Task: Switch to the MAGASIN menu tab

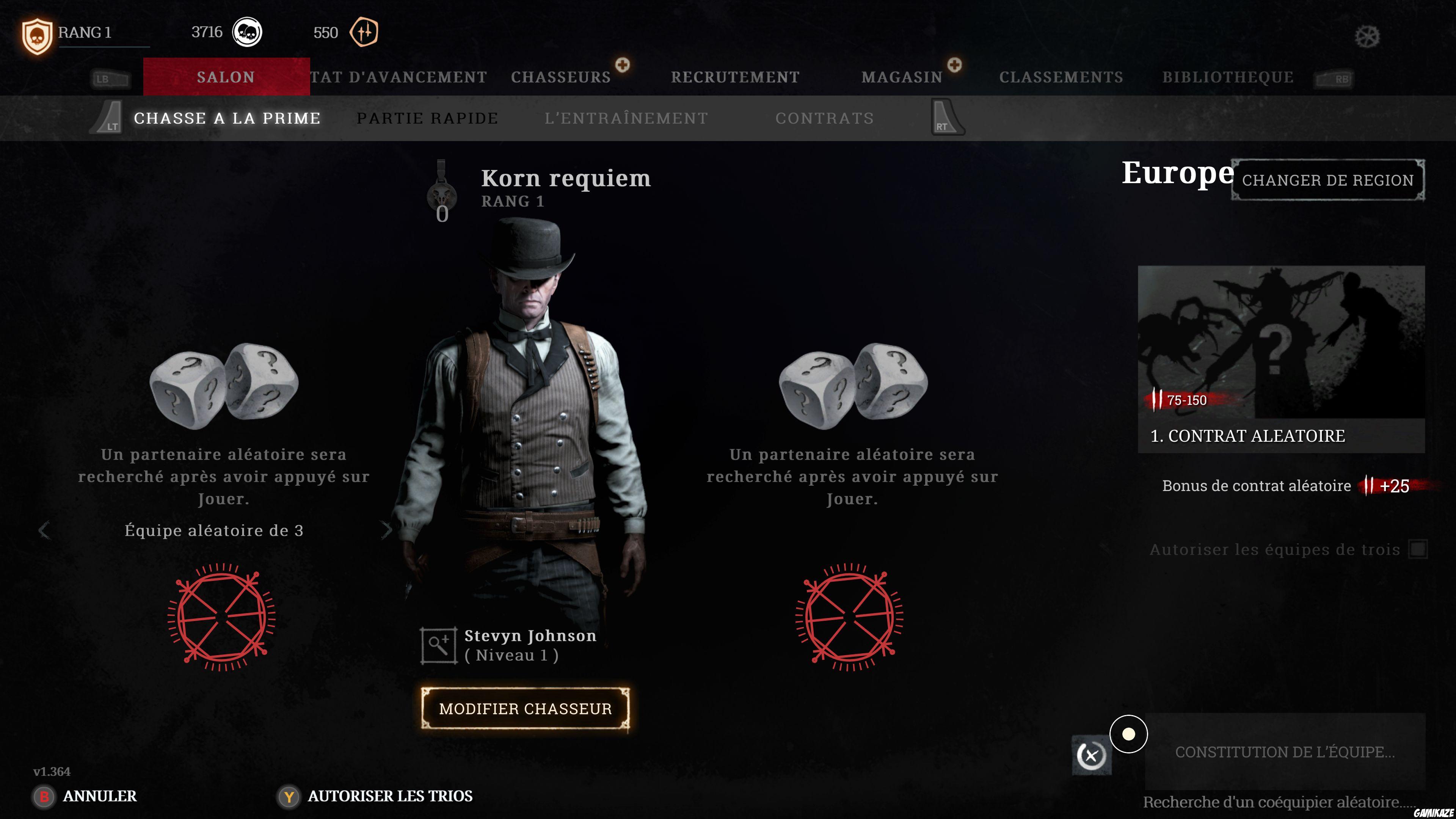Action: tap(902, 77)
